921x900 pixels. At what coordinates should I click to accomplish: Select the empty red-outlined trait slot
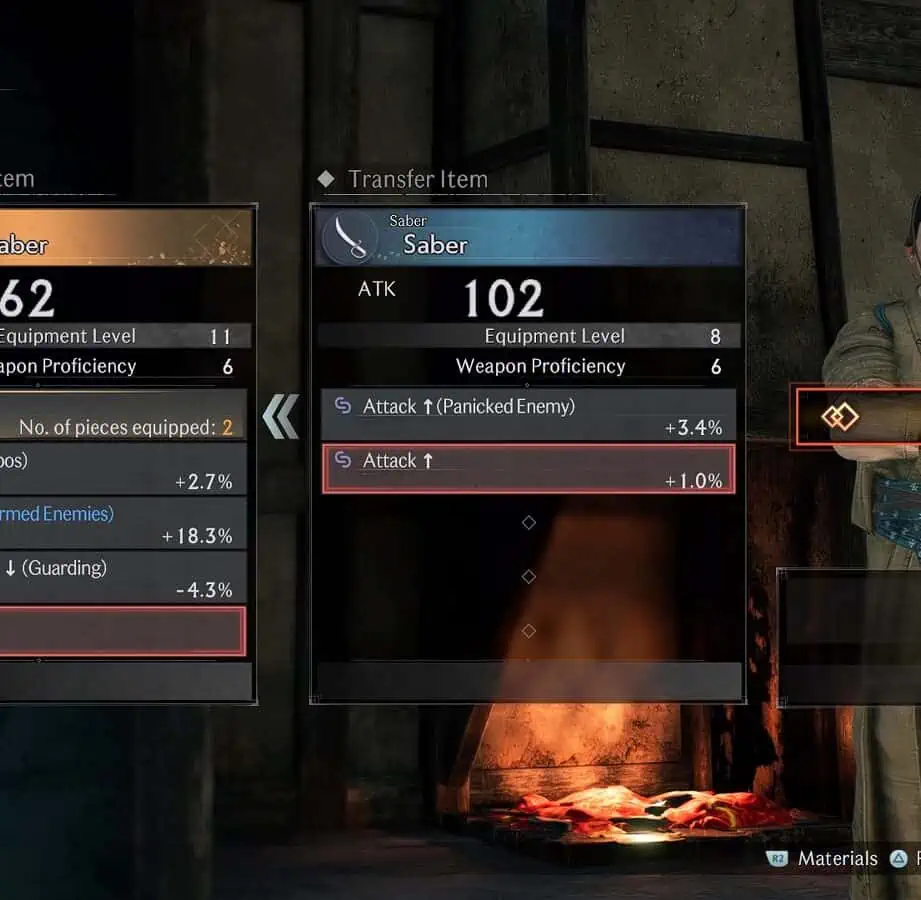[x=120, y=631]
